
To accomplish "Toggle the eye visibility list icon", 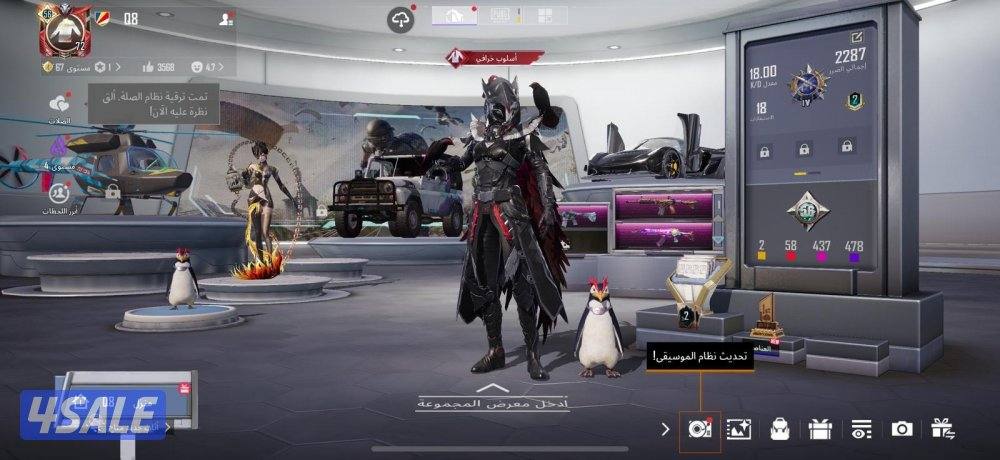I will point(861,429).
